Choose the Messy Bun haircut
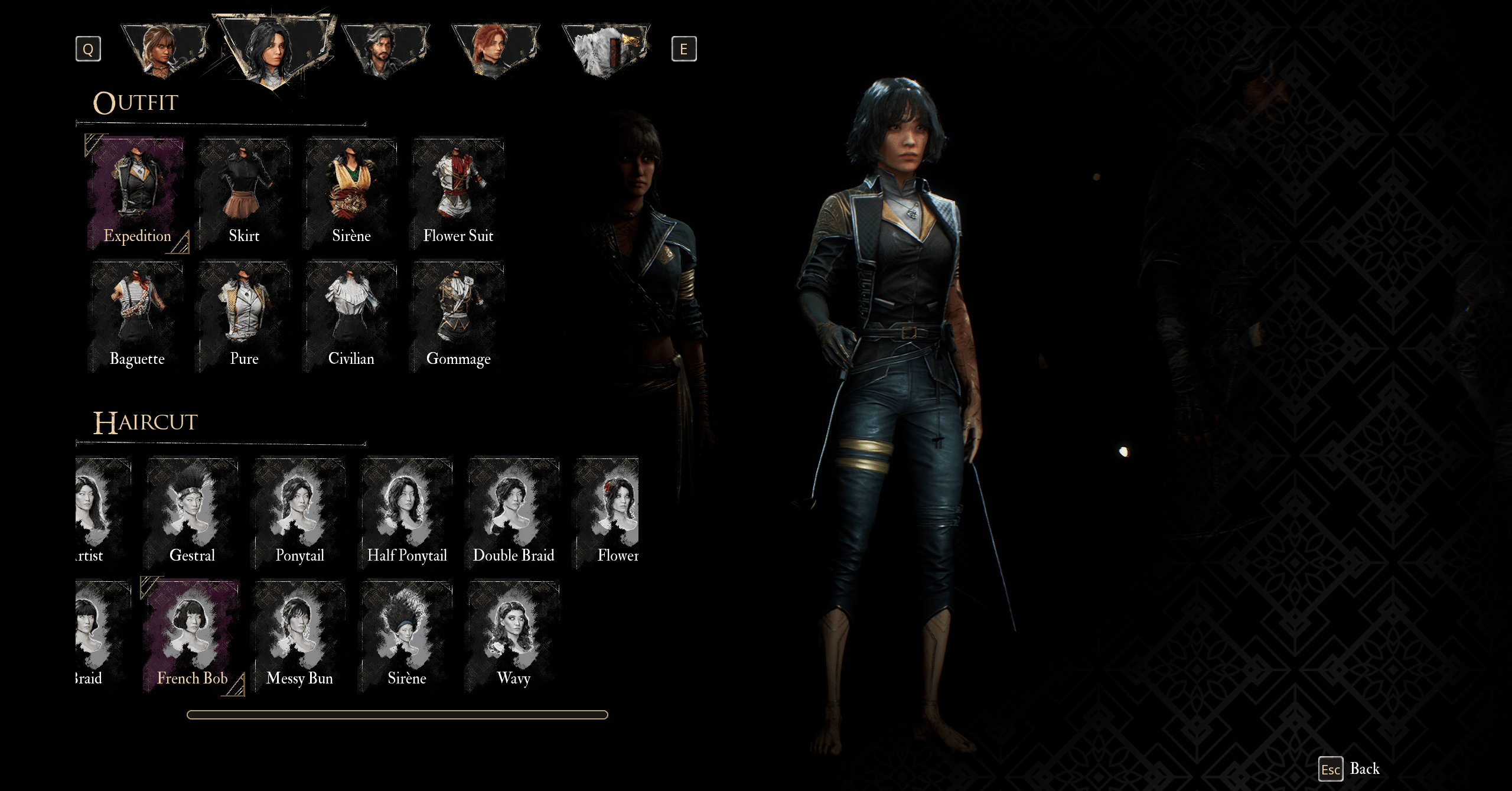The width and height of the screenshot is (1512, 791). (x=299, y=636)
